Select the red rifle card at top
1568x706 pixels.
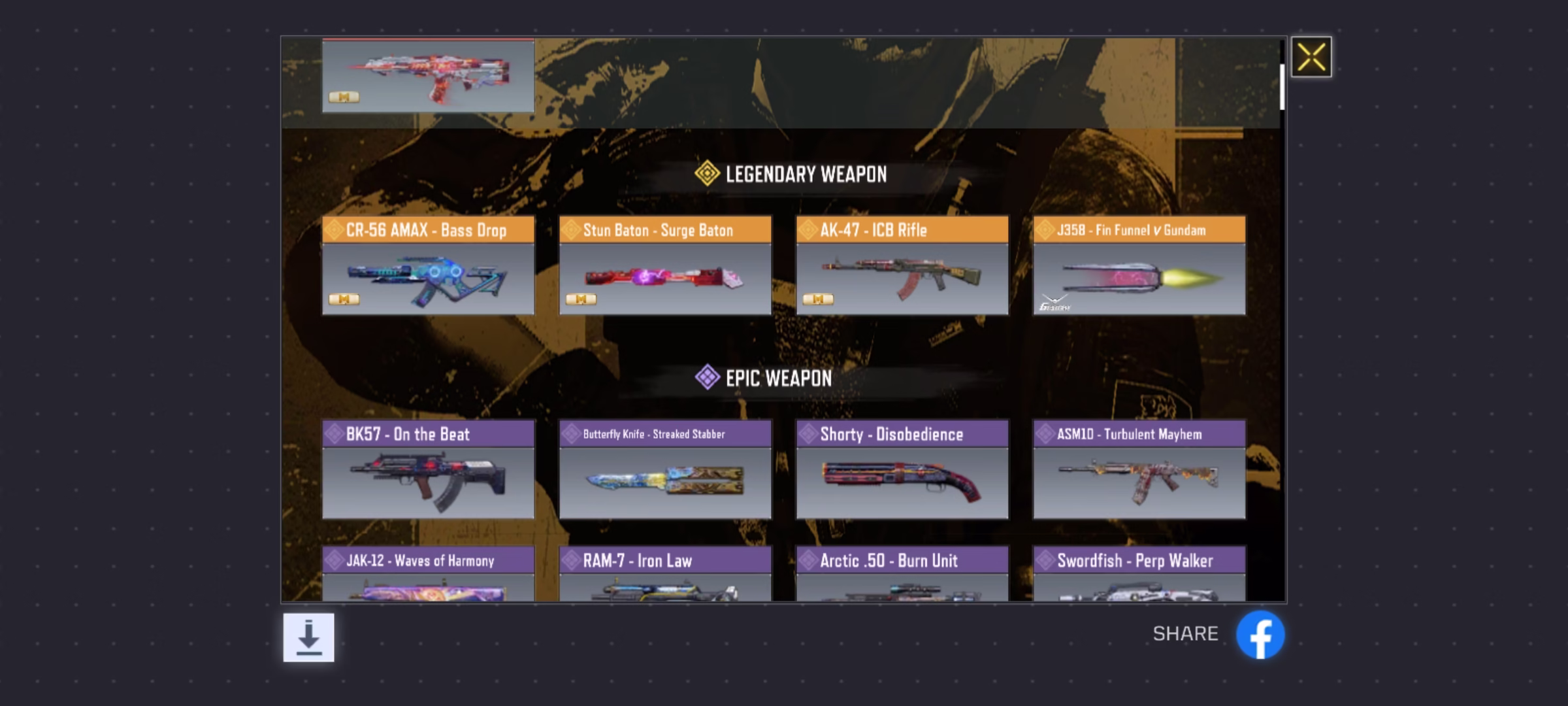[428, 75]
